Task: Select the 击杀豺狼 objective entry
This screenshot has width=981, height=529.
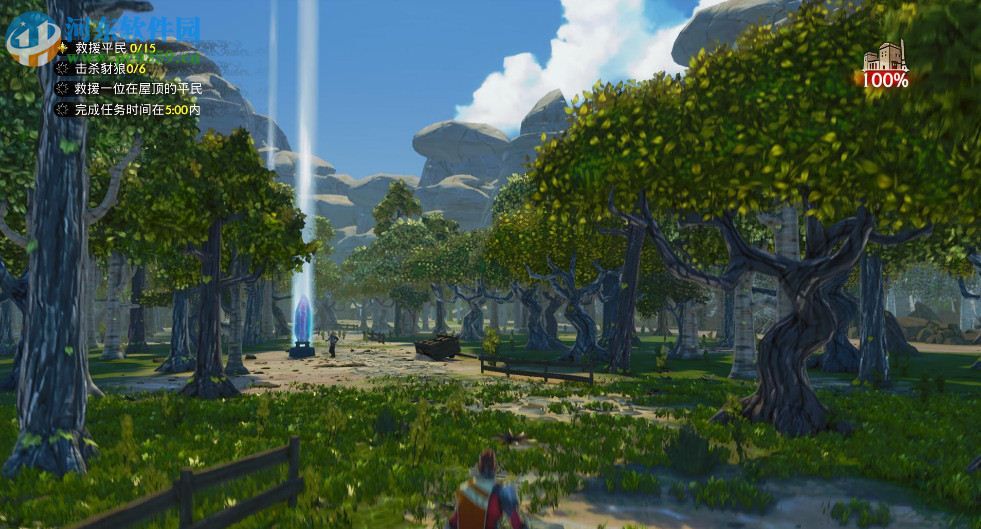Action: [x=110, y=68]
